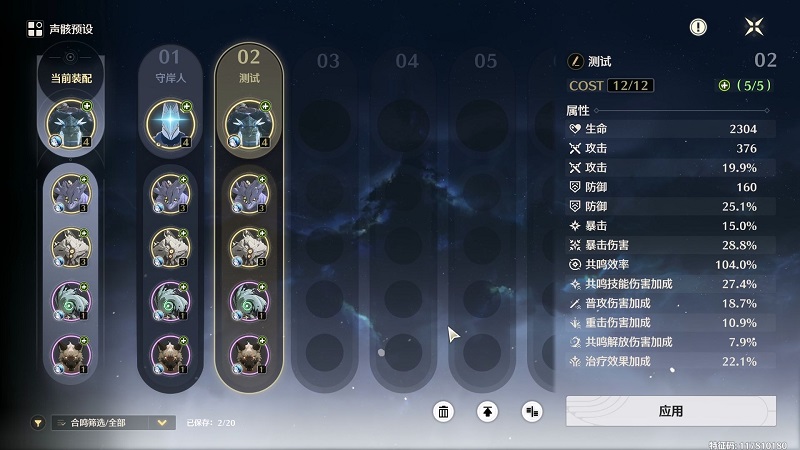Click the pencil icon beside 测试 name
800x450 pixels.
(575, 61)
